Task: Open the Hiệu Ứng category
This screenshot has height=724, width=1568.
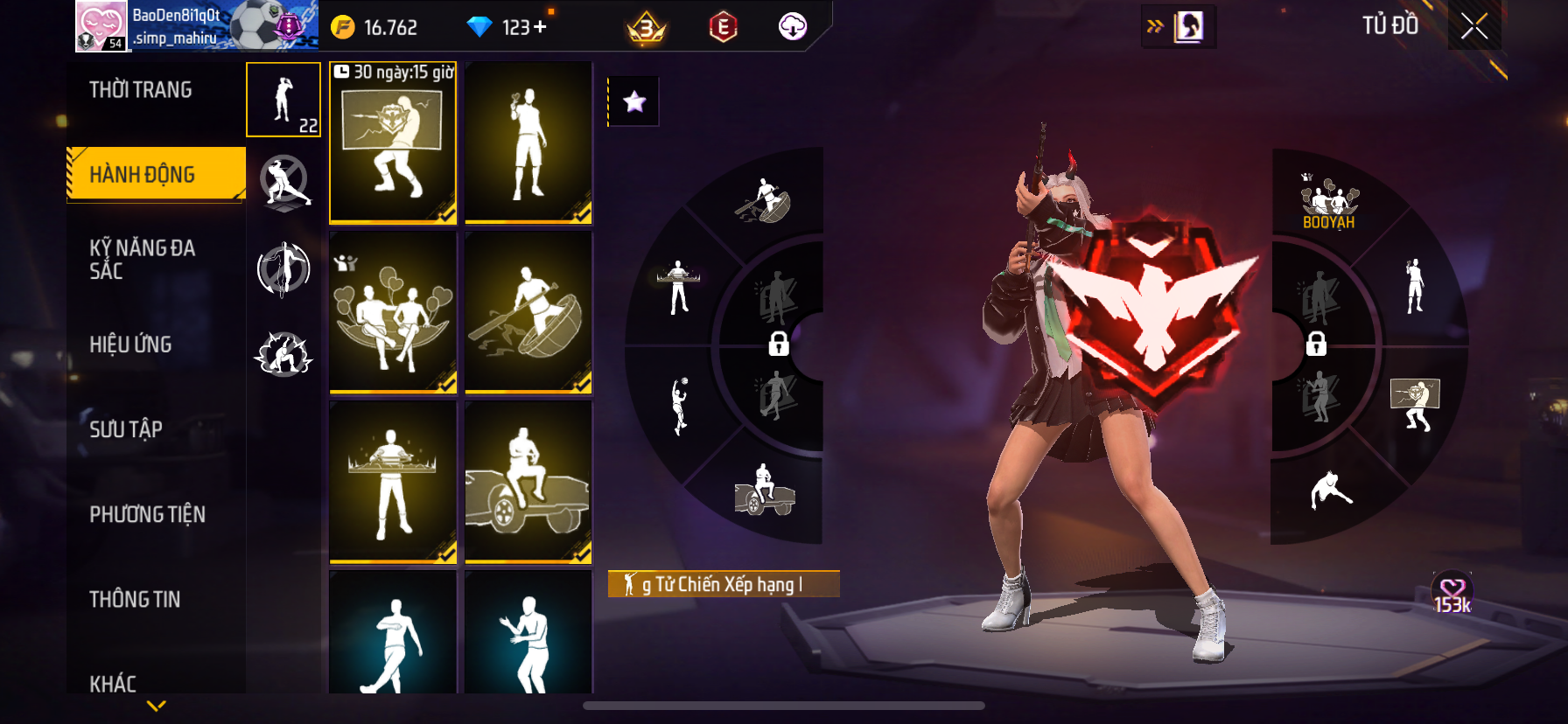Action: pyautogui.click(x=130, y=345)
